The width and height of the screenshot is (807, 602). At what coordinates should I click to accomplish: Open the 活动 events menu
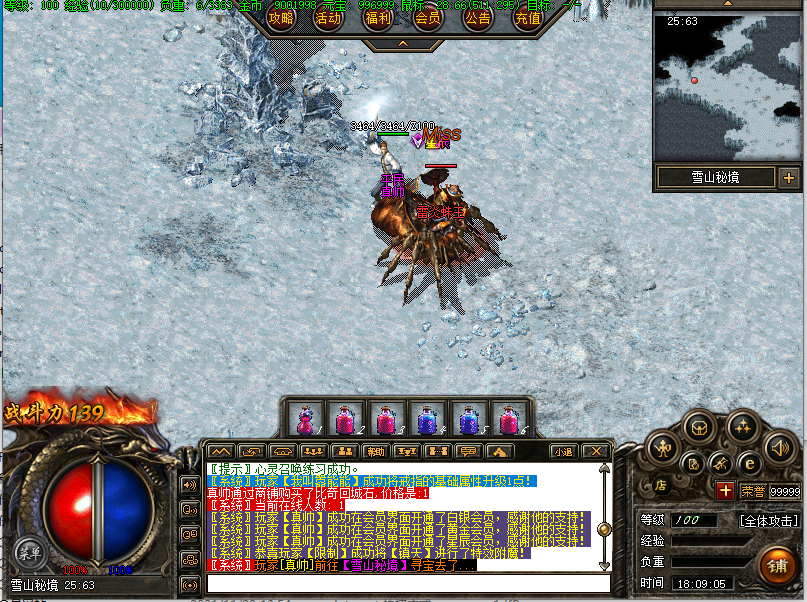[x=328, y=17]
